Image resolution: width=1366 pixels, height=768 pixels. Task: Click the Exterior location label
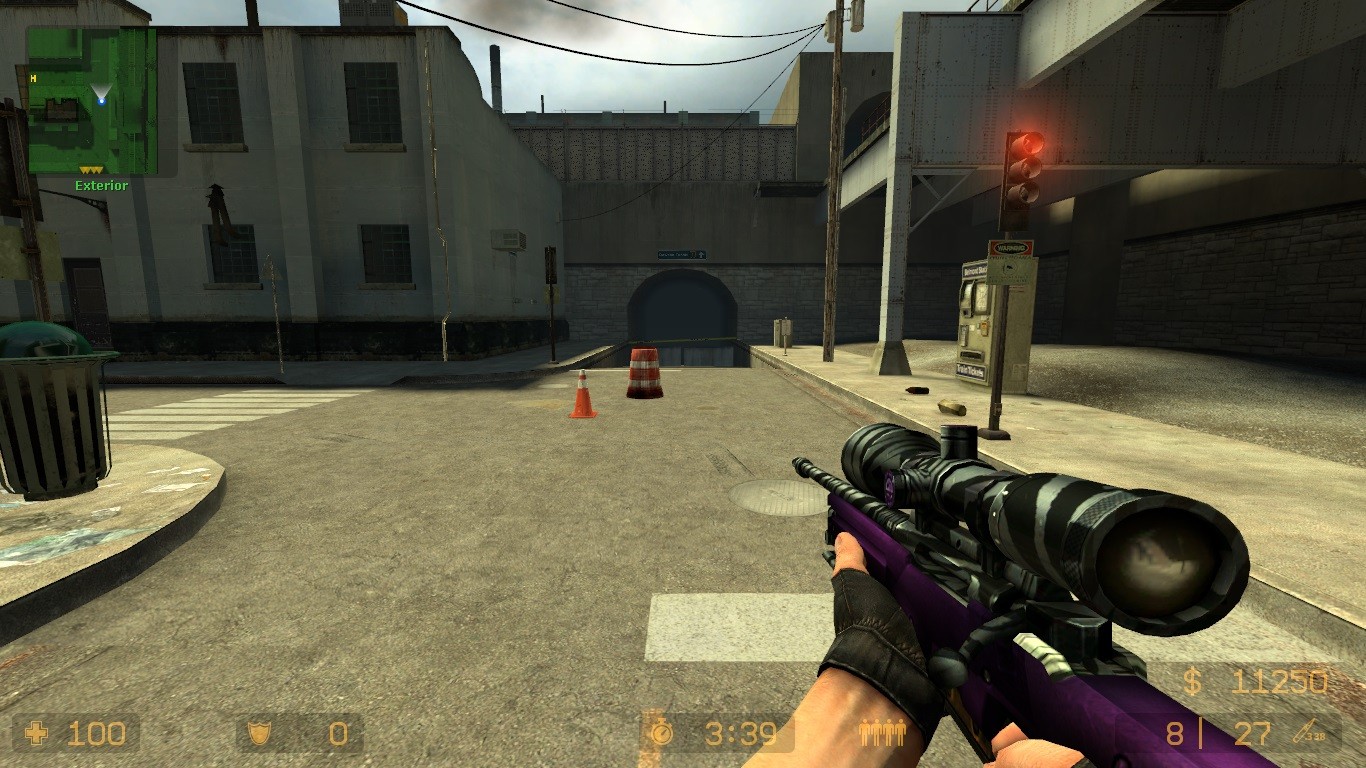tap(100, 185)
